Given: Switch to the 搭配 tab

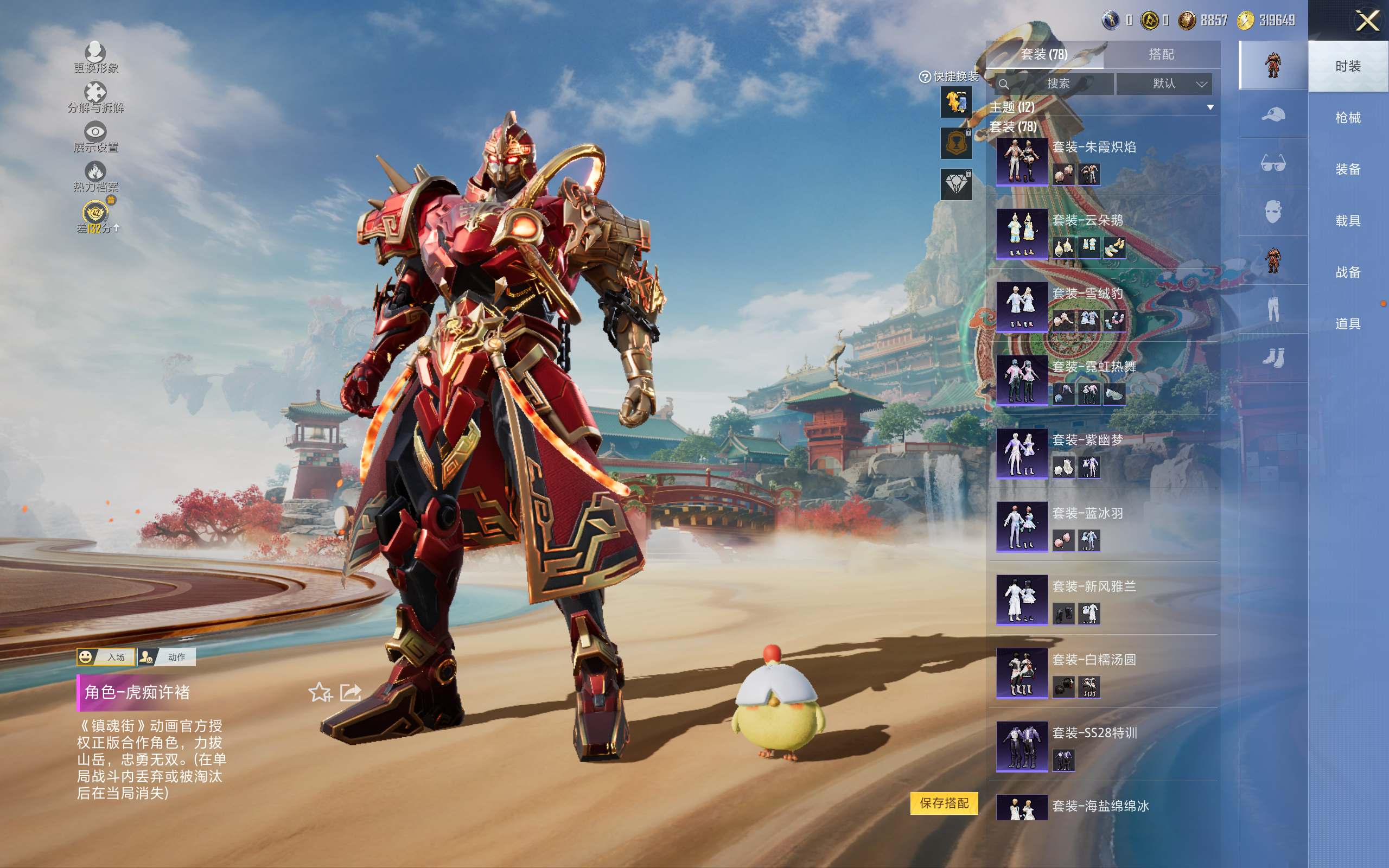Looking at the screenshot, I should click(x=1161, y=55).
